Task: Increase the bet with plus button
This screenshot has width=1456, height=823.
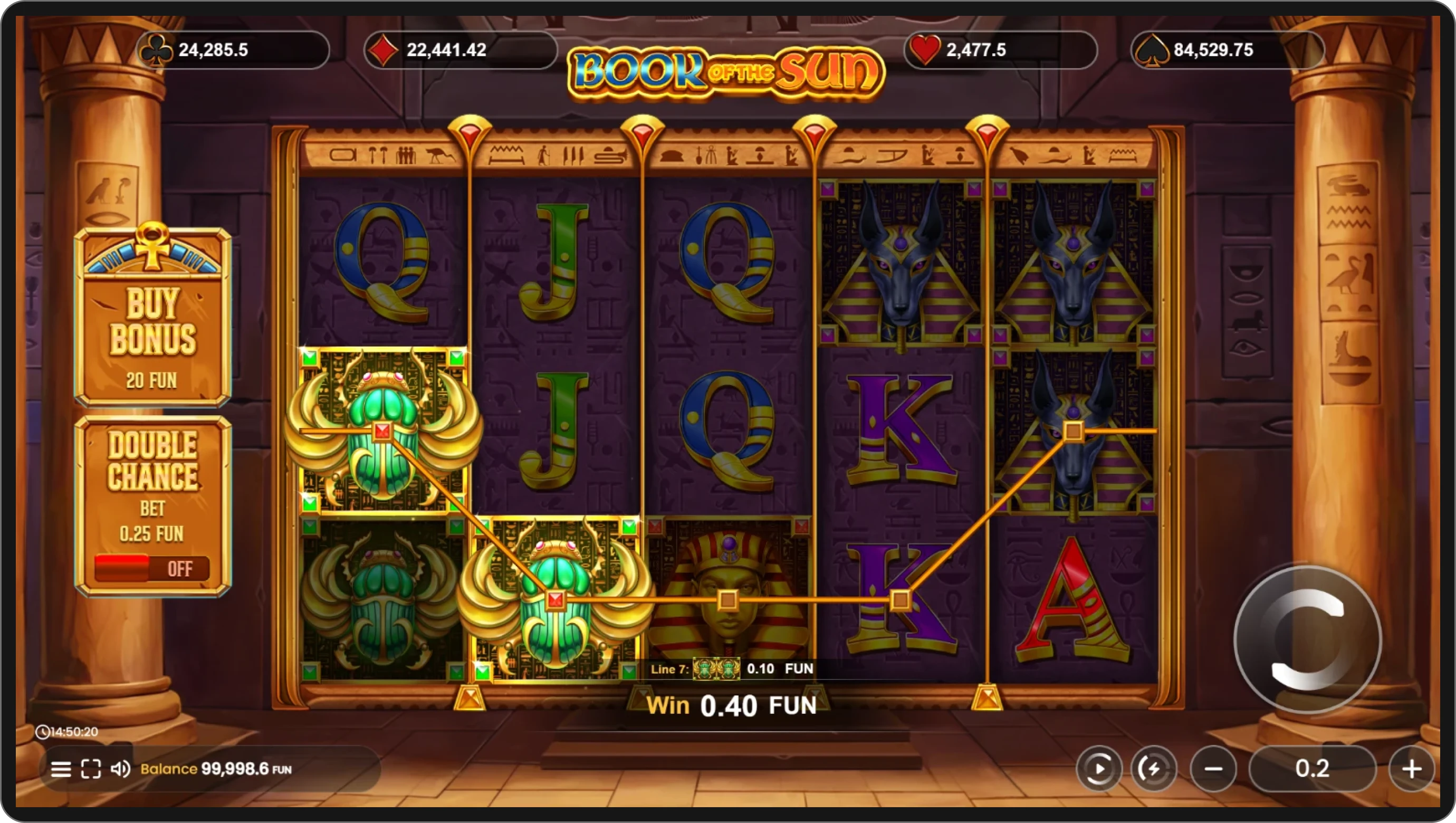Action: [x=1411, y=769]
